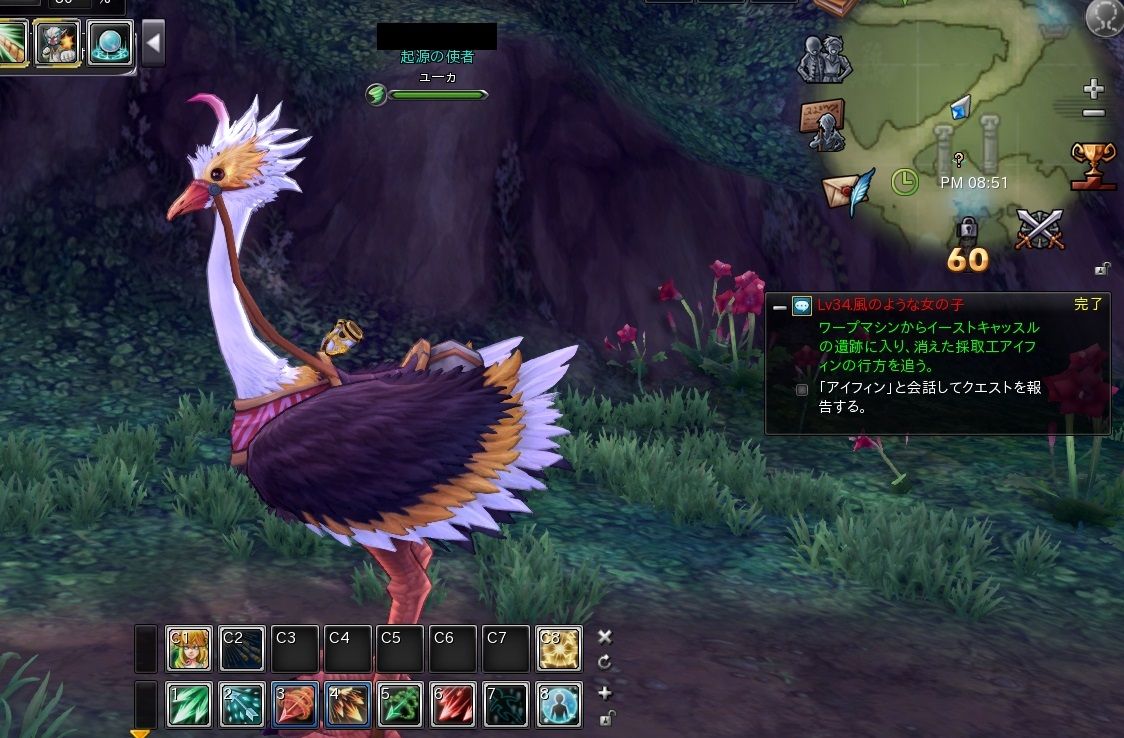Cast the red piercing arrows skill in slot 6
The width and height of the screenshot is (1124, 738).
tap(453, 705)
